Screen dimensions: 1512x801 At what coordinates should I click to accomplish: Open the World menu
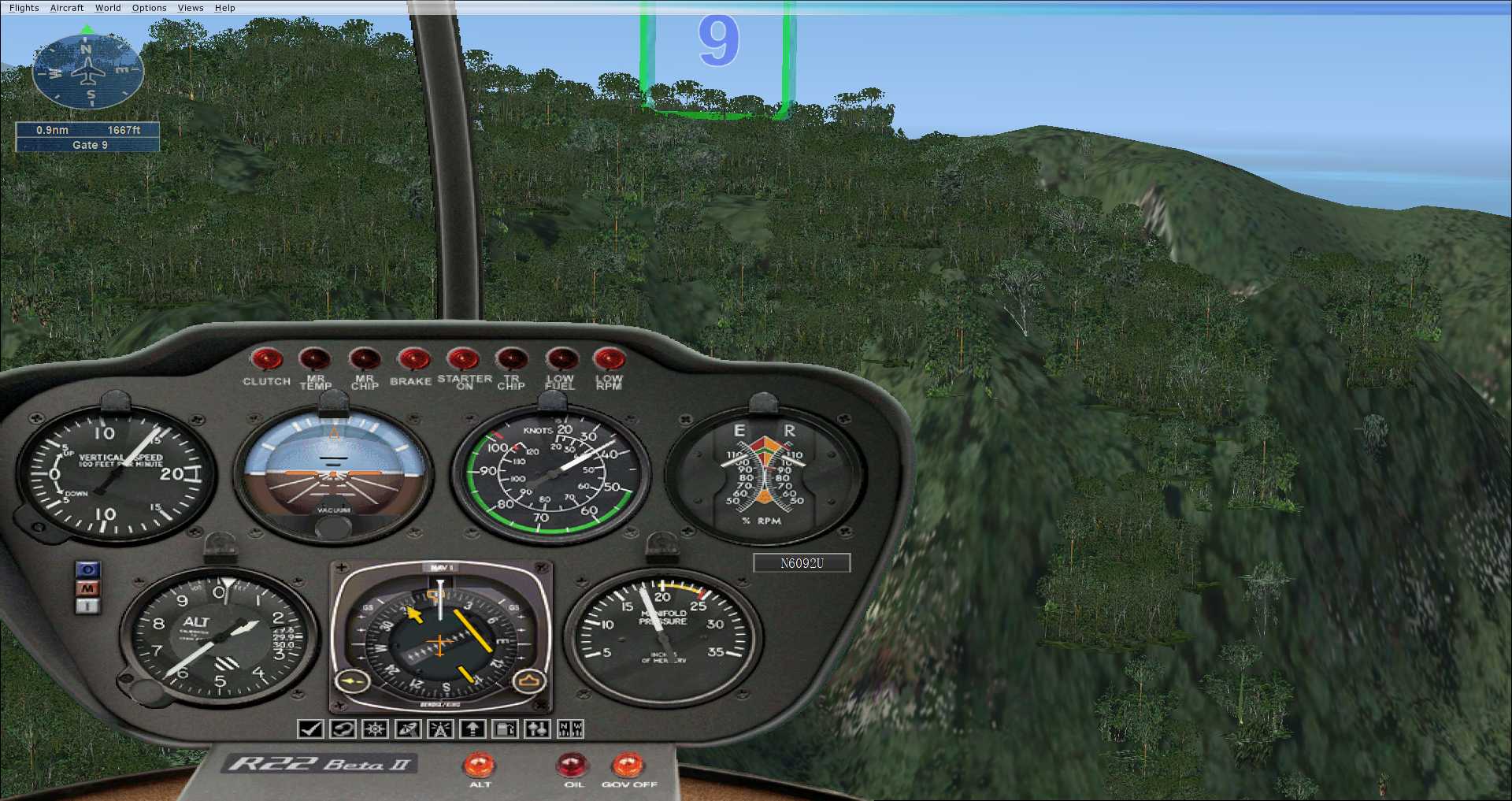coord(108,8)
